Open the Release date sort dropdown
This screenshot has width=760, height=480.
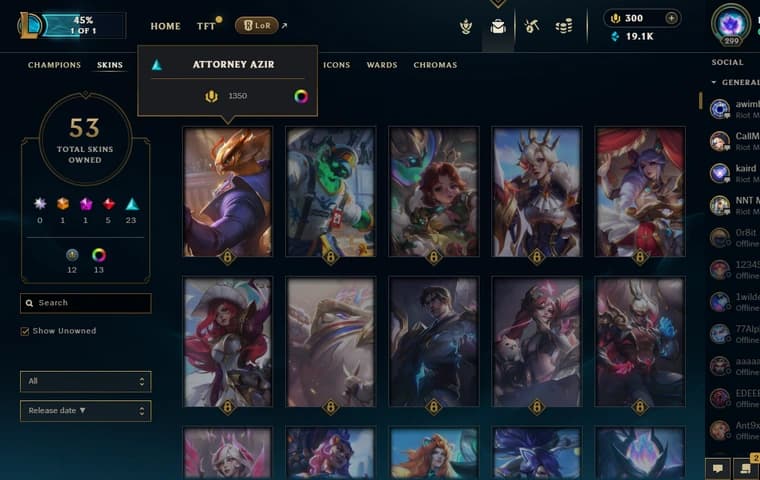pyautogui.click(x=85, y=411)
